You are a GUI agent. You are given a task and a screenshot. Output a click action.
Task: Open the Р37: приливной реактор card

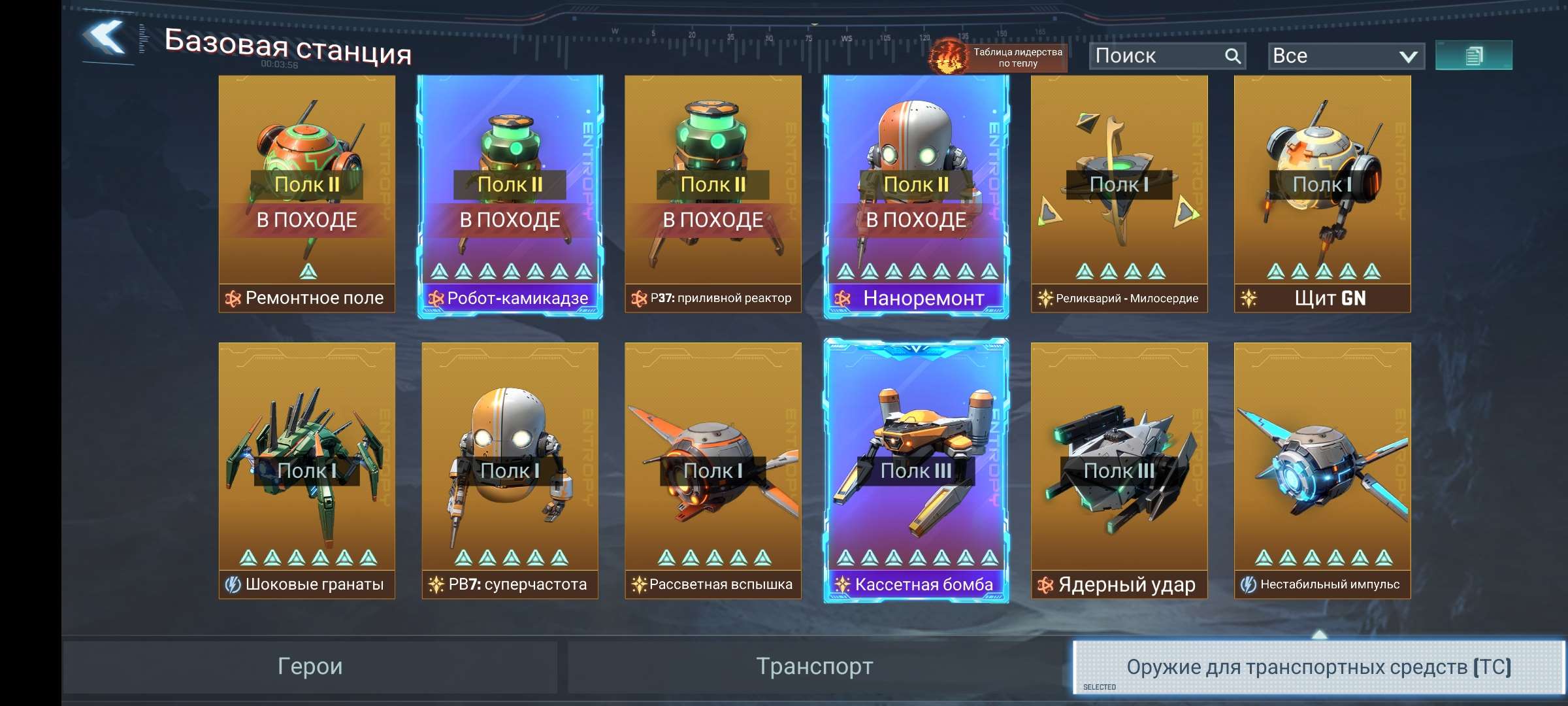(713, 193)
